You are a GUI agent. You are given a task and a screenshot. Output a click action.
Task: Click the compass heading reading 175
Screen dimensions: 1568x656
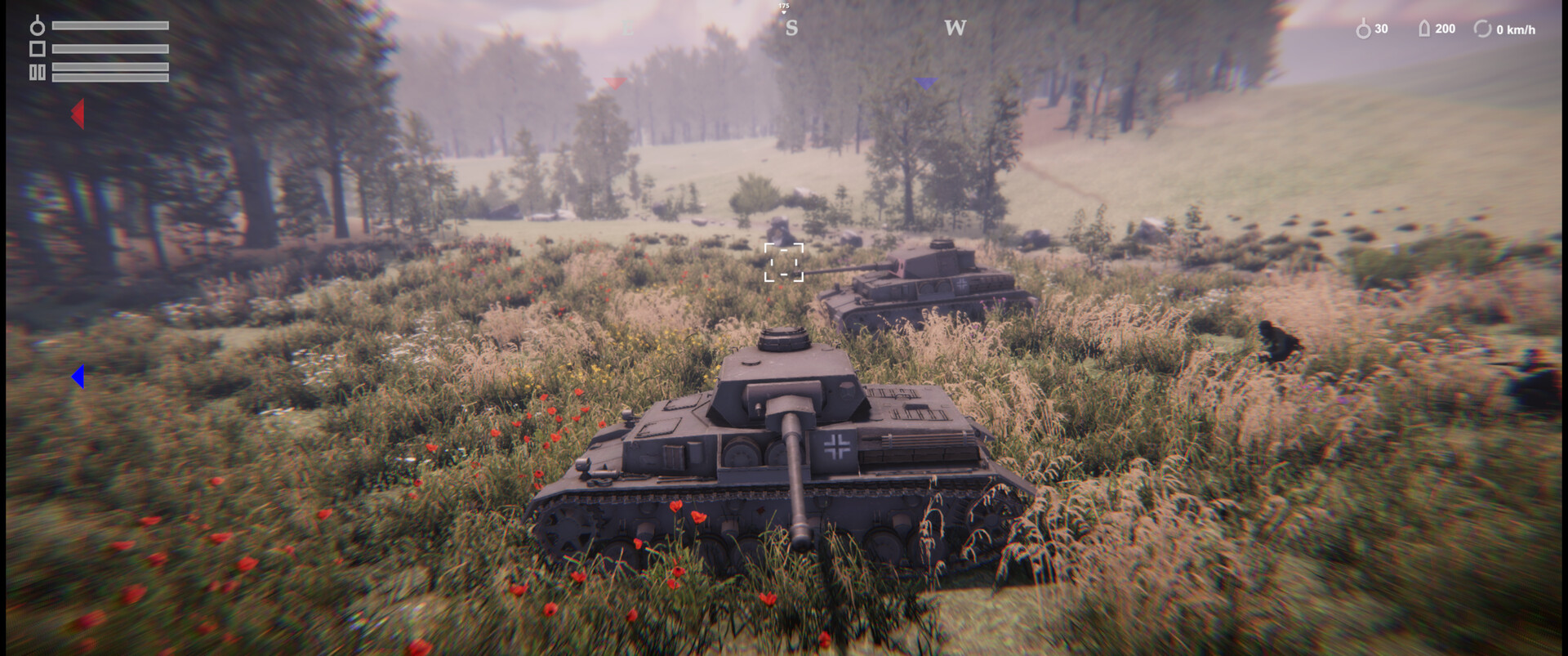(782, 5)
